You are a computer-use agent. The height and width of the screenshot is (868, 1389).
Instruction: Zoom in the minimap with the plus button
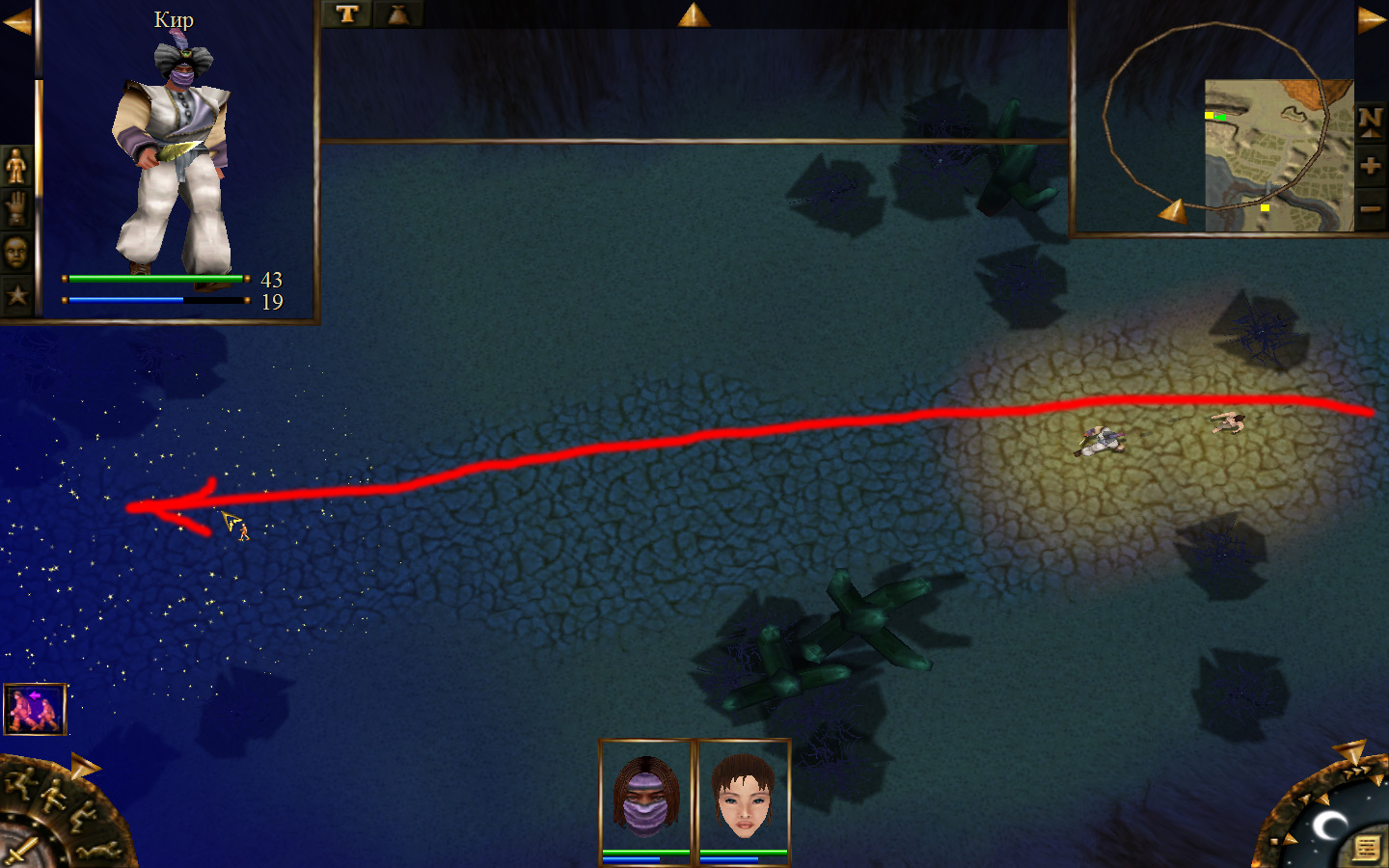[1370, 166]
